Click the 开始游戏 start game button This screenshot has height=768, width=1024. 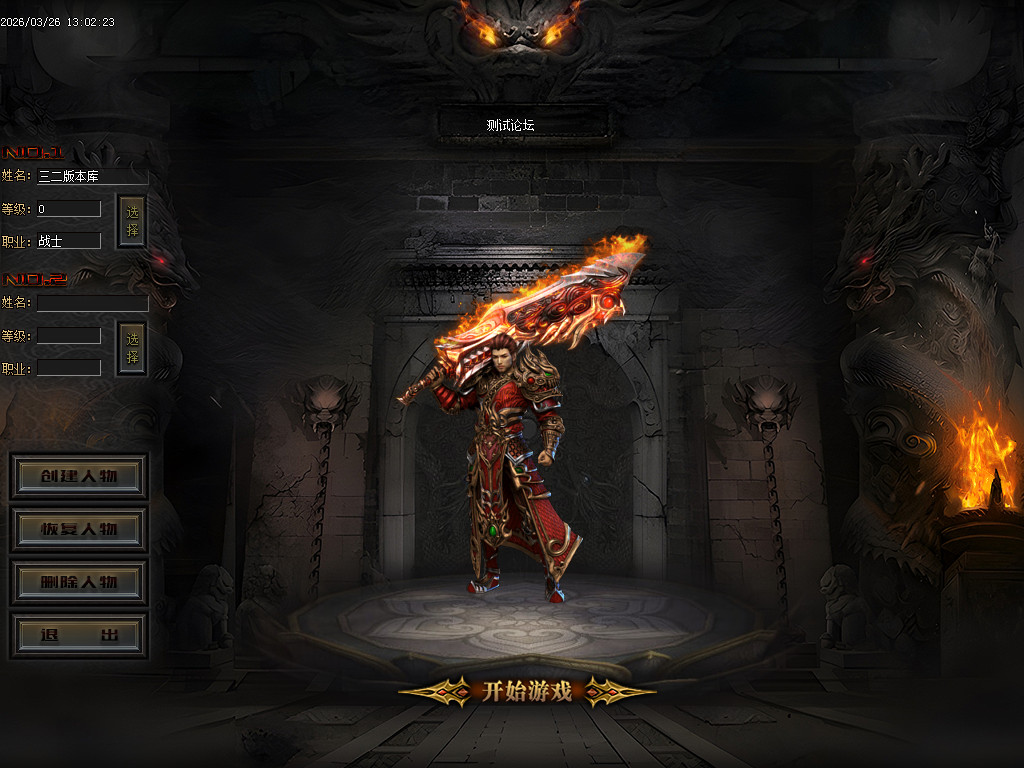click(x=527, y=691)
